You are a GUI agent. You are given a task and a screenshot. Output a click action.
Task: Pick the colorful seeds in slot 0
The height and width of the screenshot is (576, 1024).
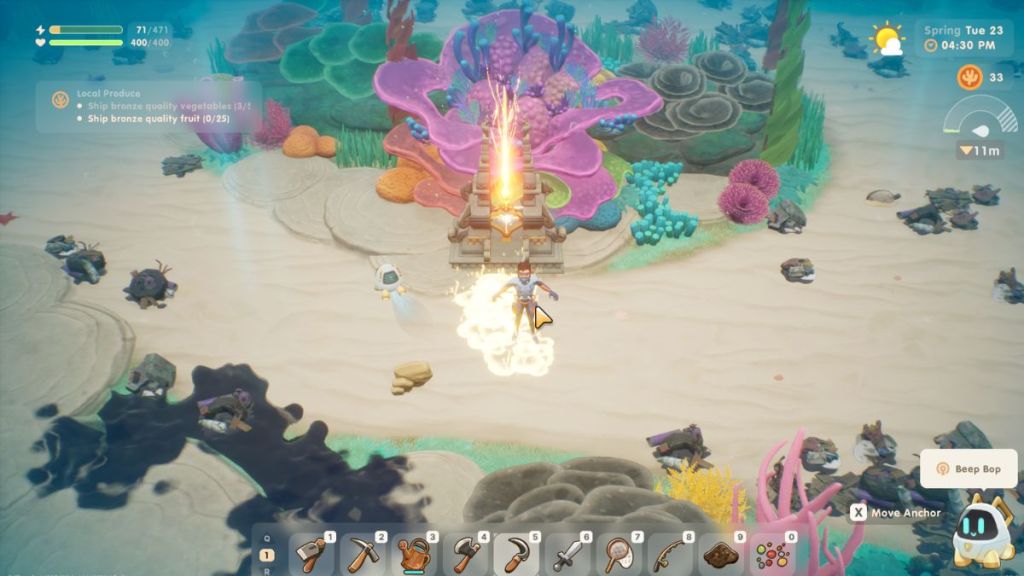(x=772, y=554)
